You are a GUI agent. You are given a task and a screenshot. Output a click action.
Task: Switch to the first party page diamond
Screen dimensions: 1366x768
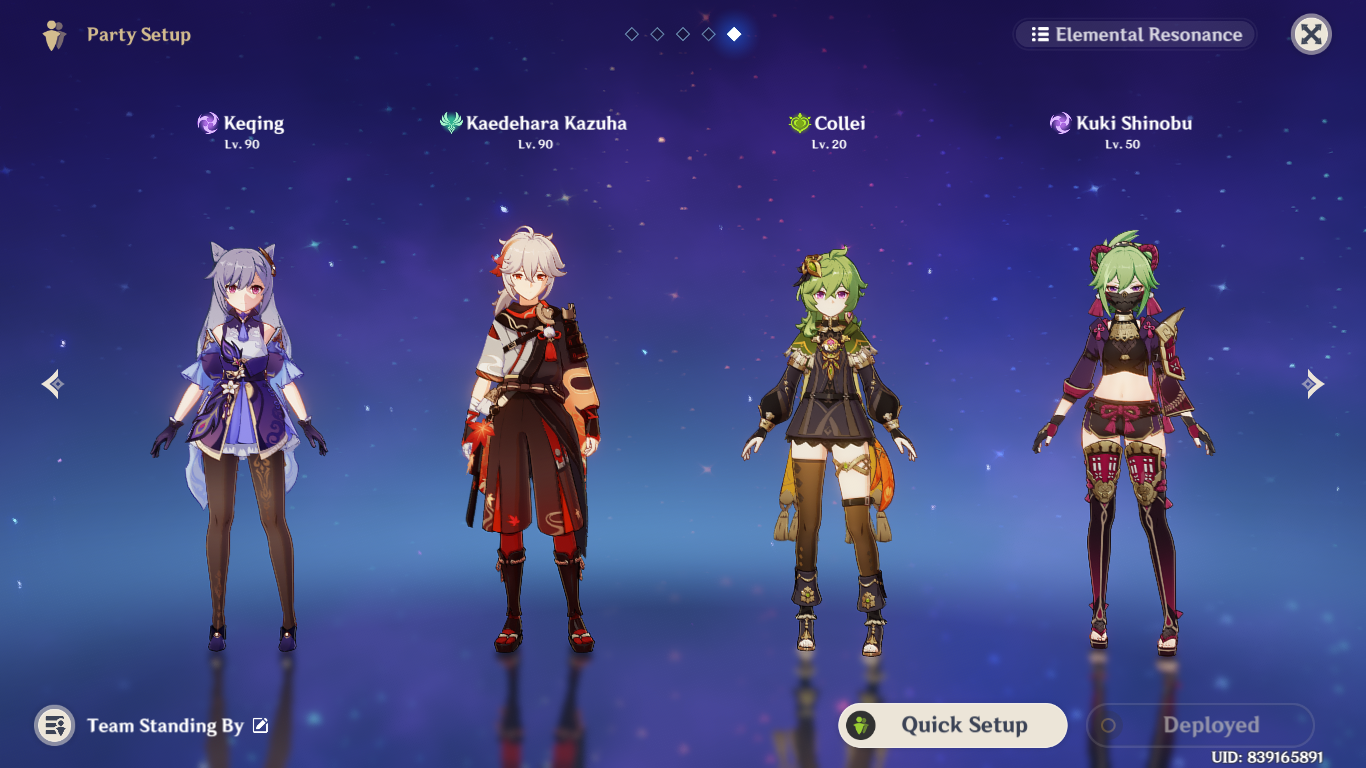tap(631, 33)
